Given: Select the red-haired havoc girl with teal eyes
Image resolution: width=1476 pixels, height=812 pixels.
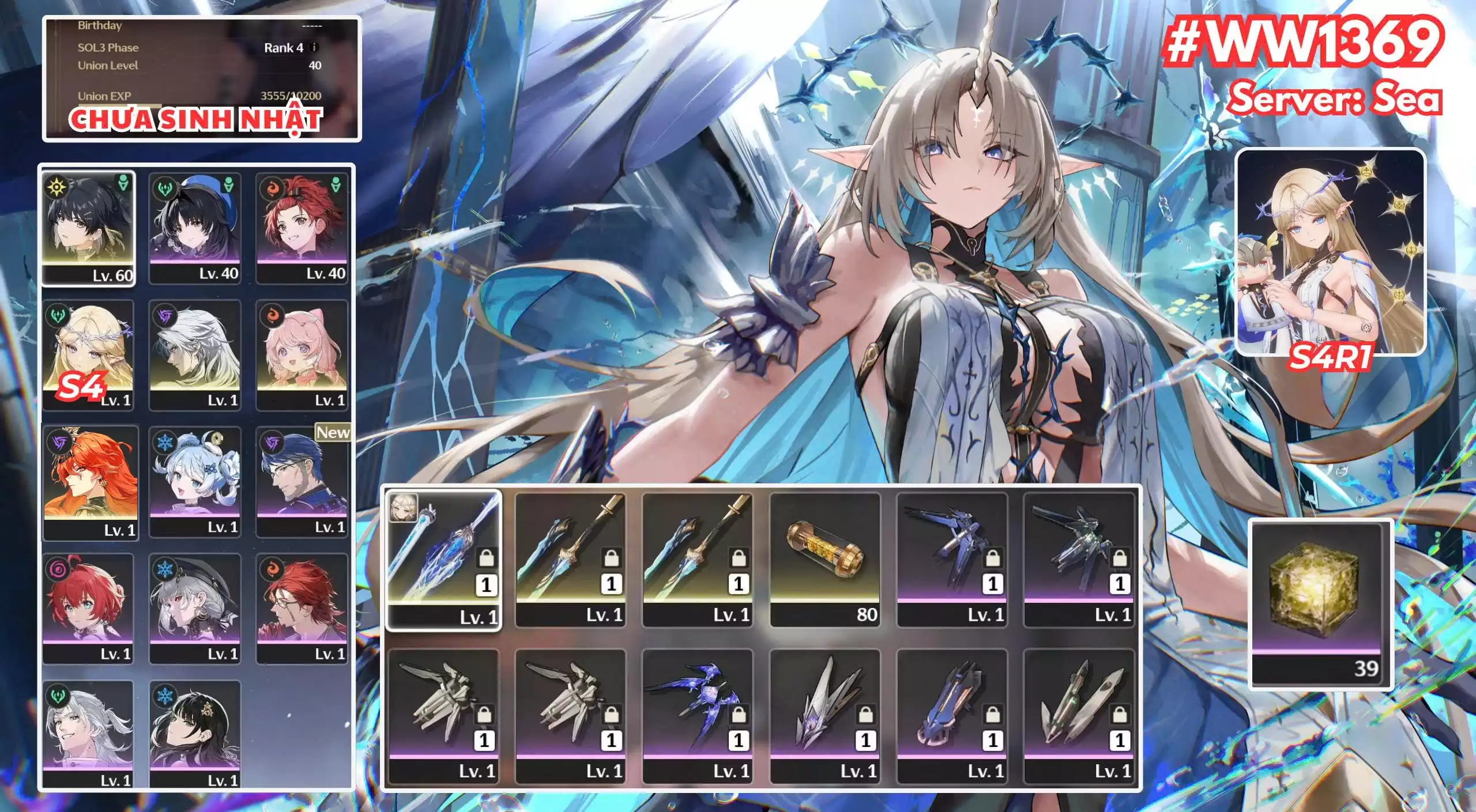Looking at the screenshot, I should pyautogui.click(x=89, y=608).
